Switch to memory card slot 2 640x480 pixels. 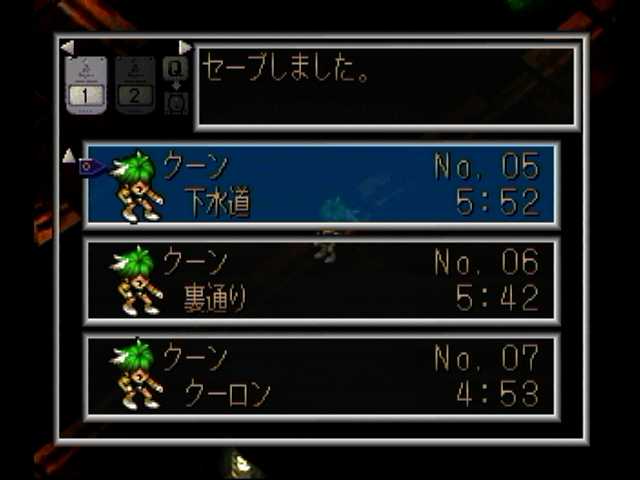point(135,85)
